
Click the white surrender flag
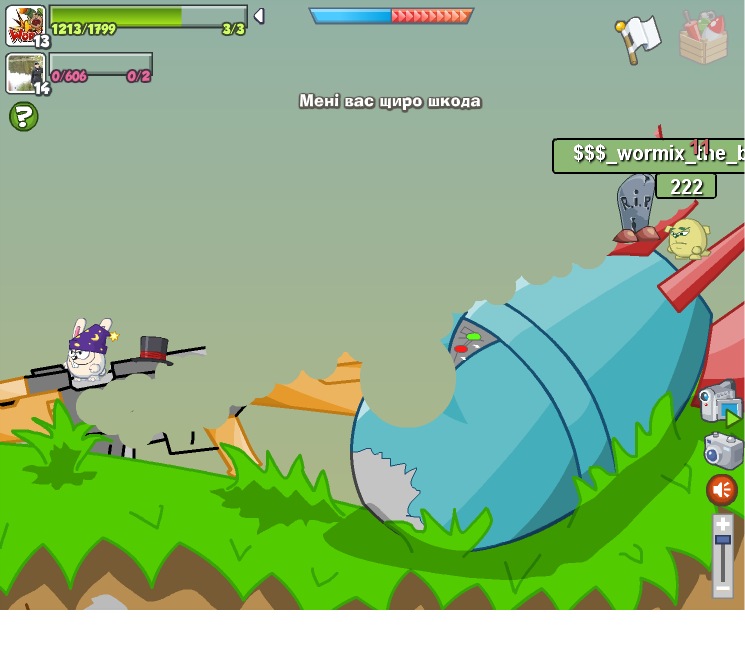tap(639, 38)
